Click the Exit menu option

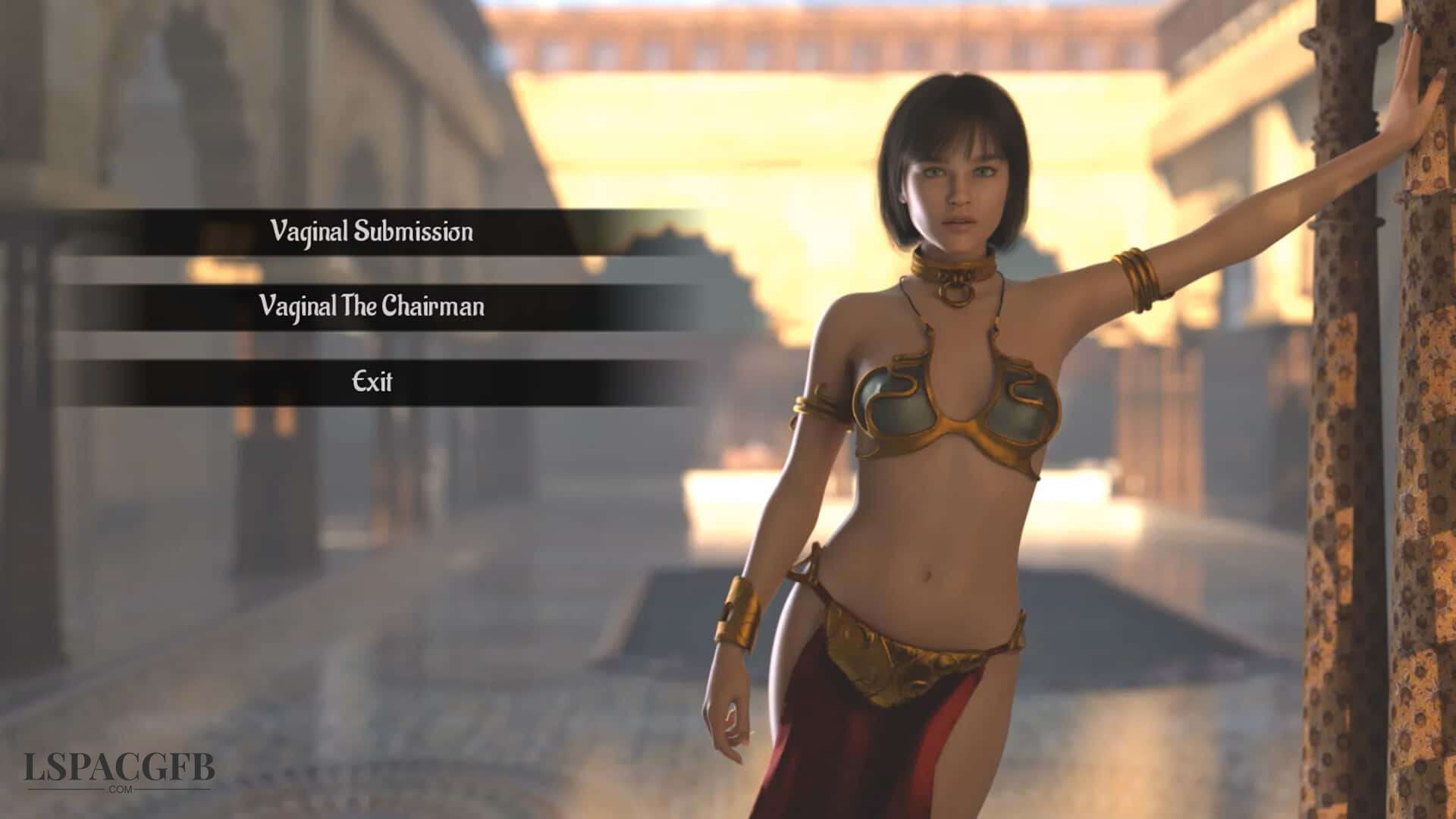(x=372, y=381)
